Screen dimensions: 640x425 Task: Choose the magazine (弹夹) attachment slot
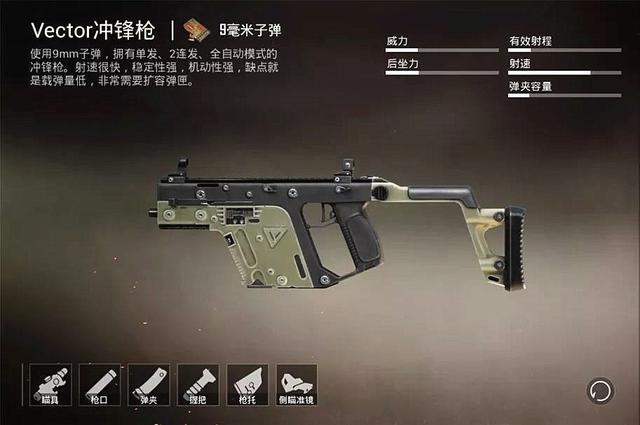148,385
